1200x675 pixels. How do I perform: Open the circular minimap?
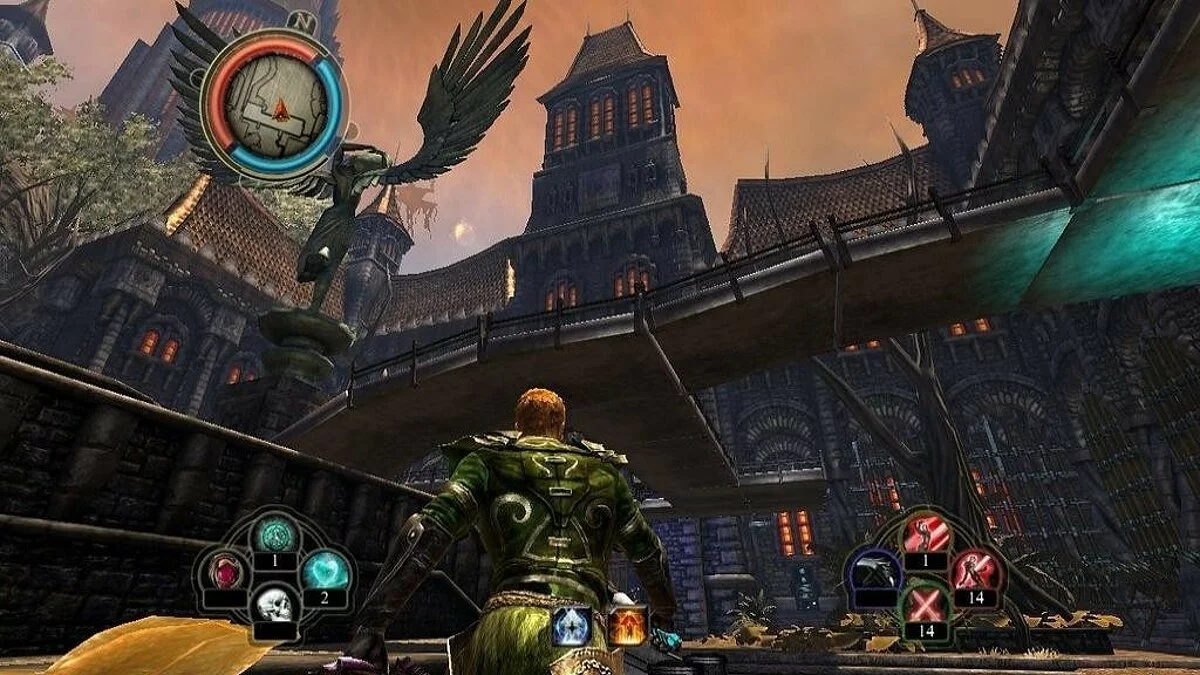pyautogui.click(x=275, y=101)
